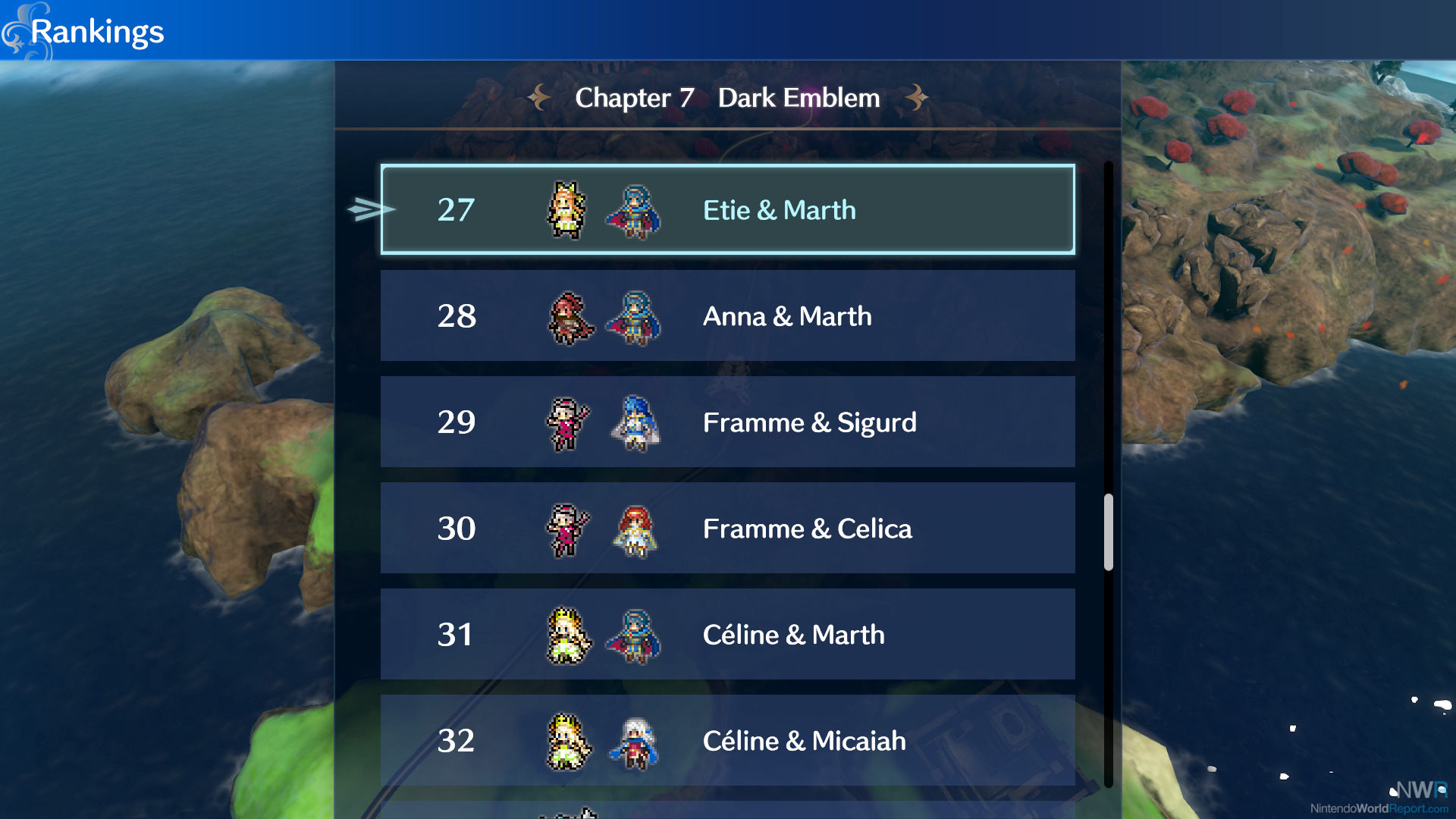Image resolution: width=1456 pixels, height=819 pixels.
Task: Choose the Céline & Micaiah row
Action: 727,740
